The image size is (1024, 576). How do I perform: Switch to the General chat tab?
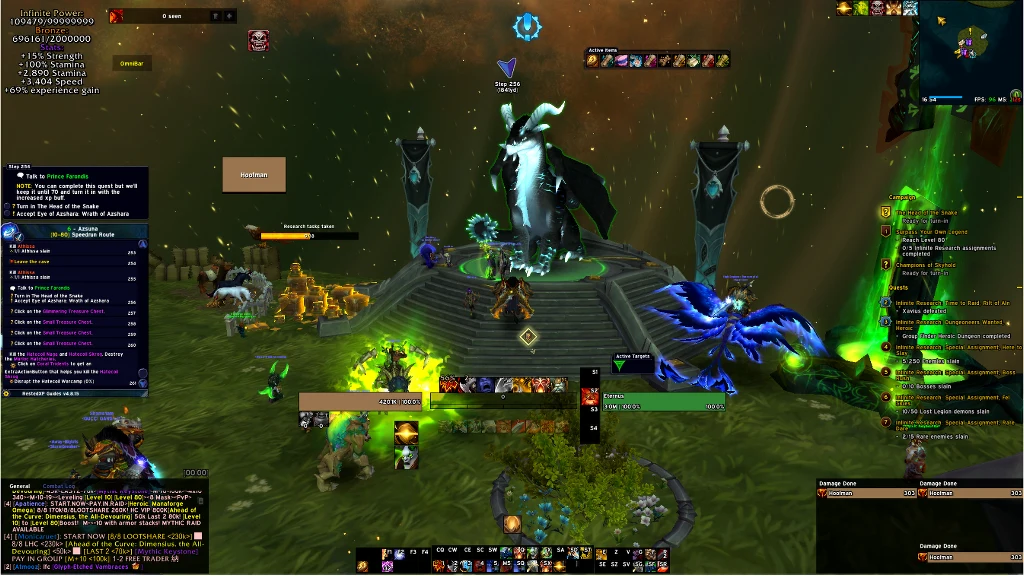point(19,486)
